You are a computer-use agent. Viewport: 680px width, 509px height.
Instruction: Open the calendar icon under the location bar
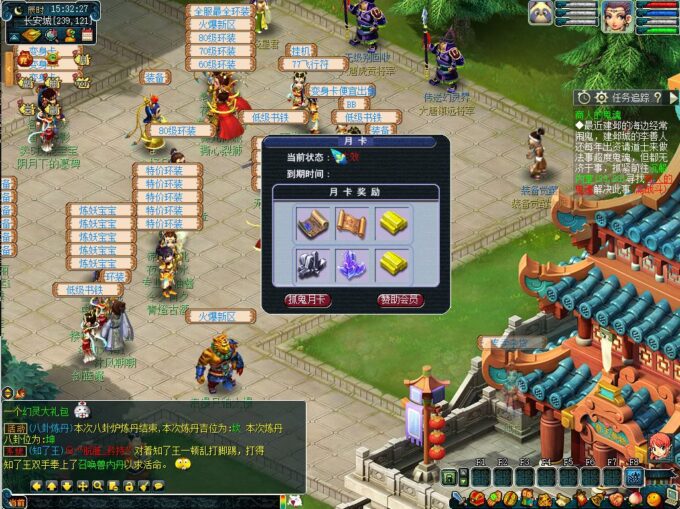[86, 35]
